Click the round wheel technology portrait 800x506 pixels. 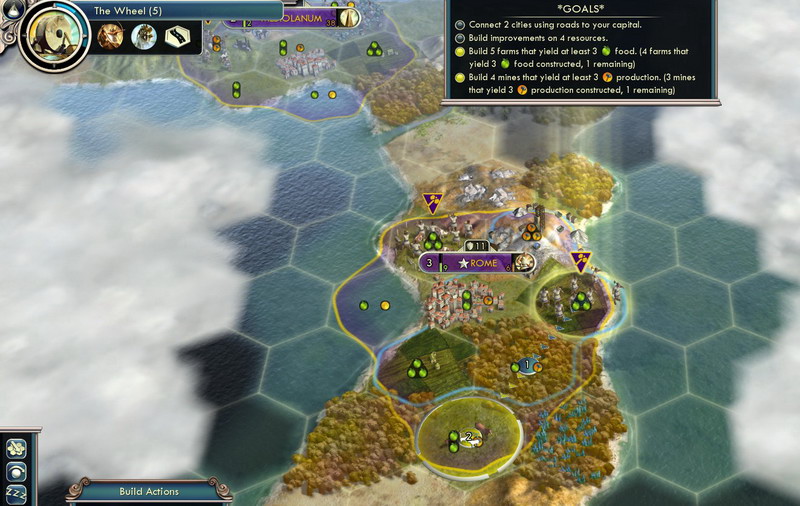[50, 37]
